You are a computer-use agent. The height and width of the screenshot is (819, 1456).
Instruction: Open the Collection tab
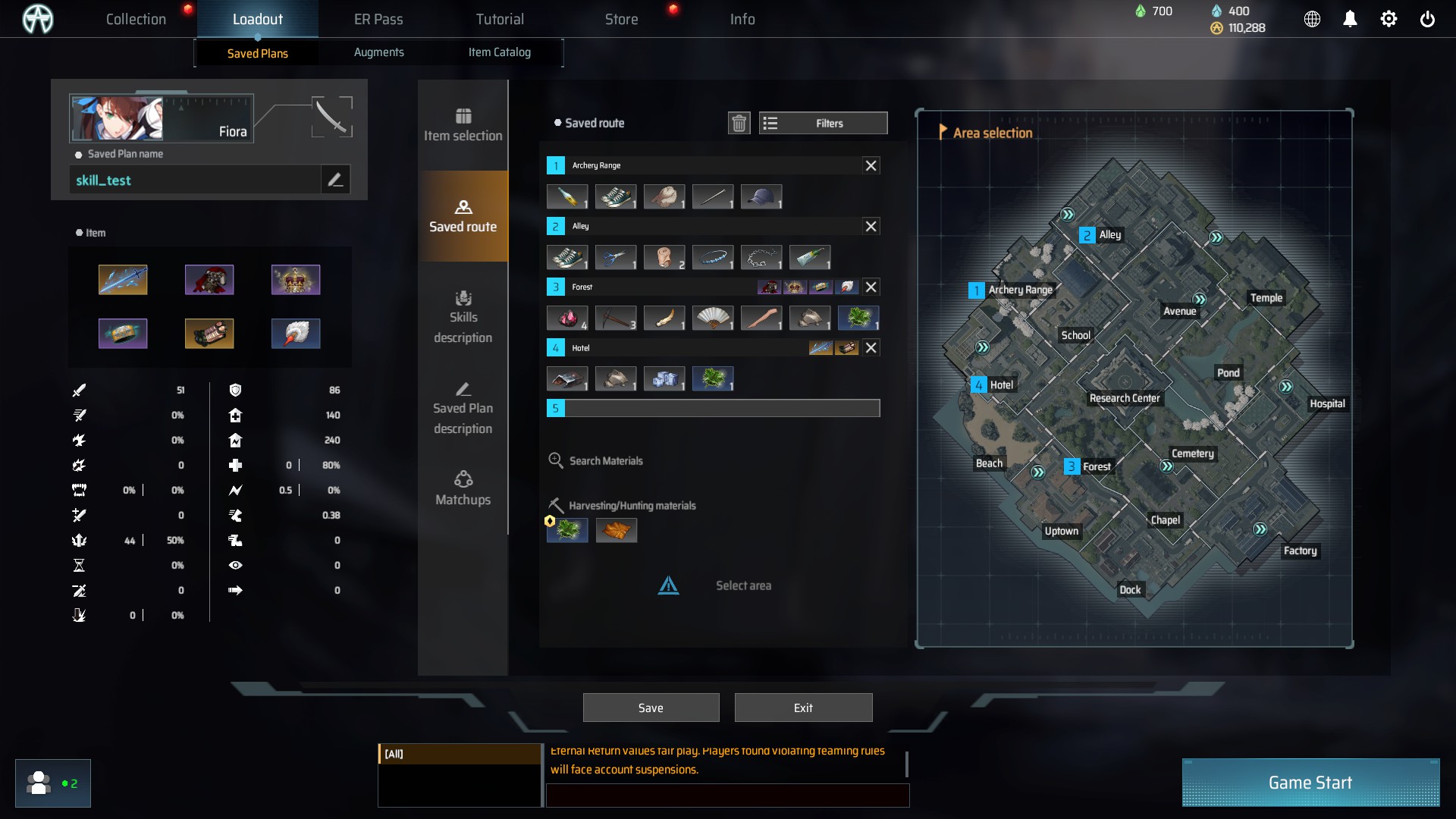click(136, 19)
